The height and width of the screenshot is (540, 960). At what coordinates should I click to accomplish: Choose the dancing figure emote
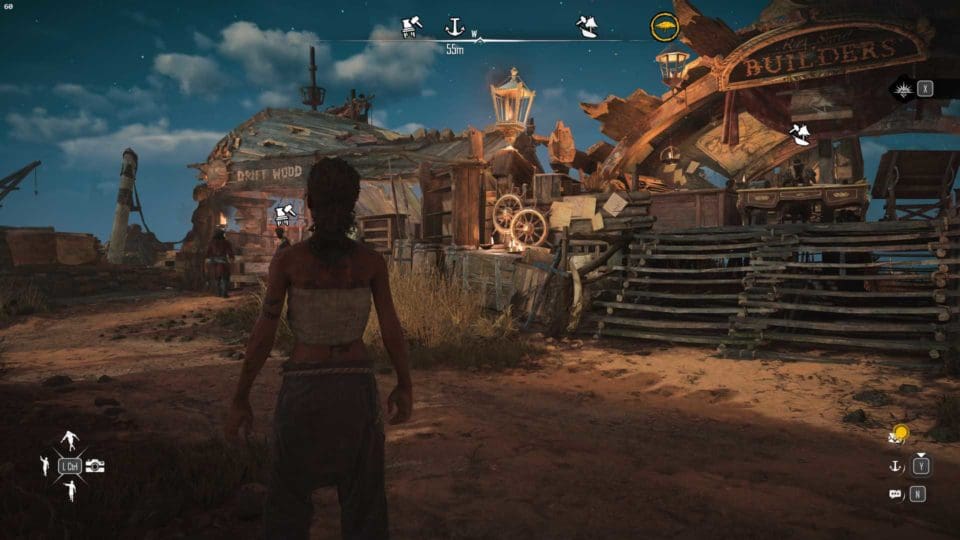pyautogui.click(x=70, y=440)
